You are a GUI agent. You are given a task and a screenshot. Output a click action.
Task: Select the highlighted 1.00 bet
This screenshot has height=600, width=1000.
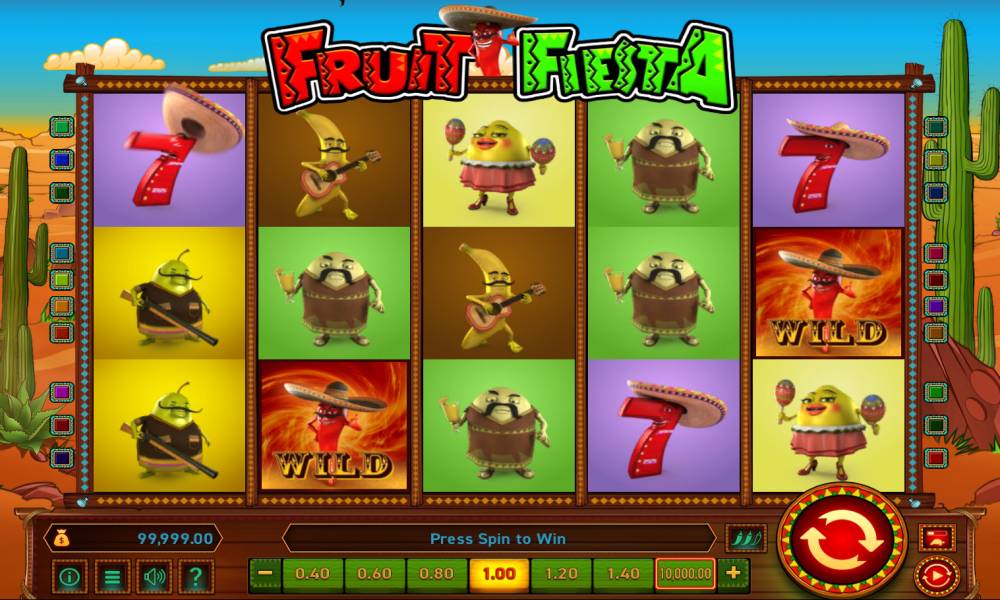coord(499,574)
